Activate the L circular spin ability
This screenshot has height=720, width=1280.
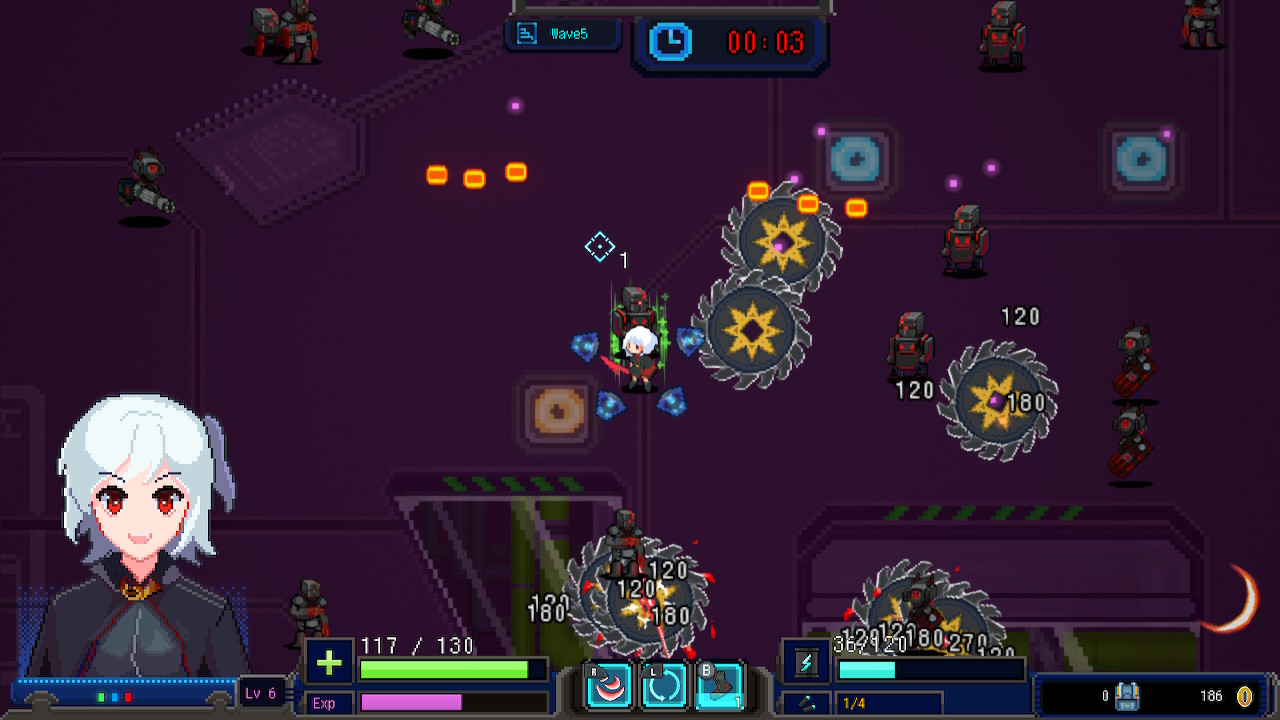click(x=663, y=685)
